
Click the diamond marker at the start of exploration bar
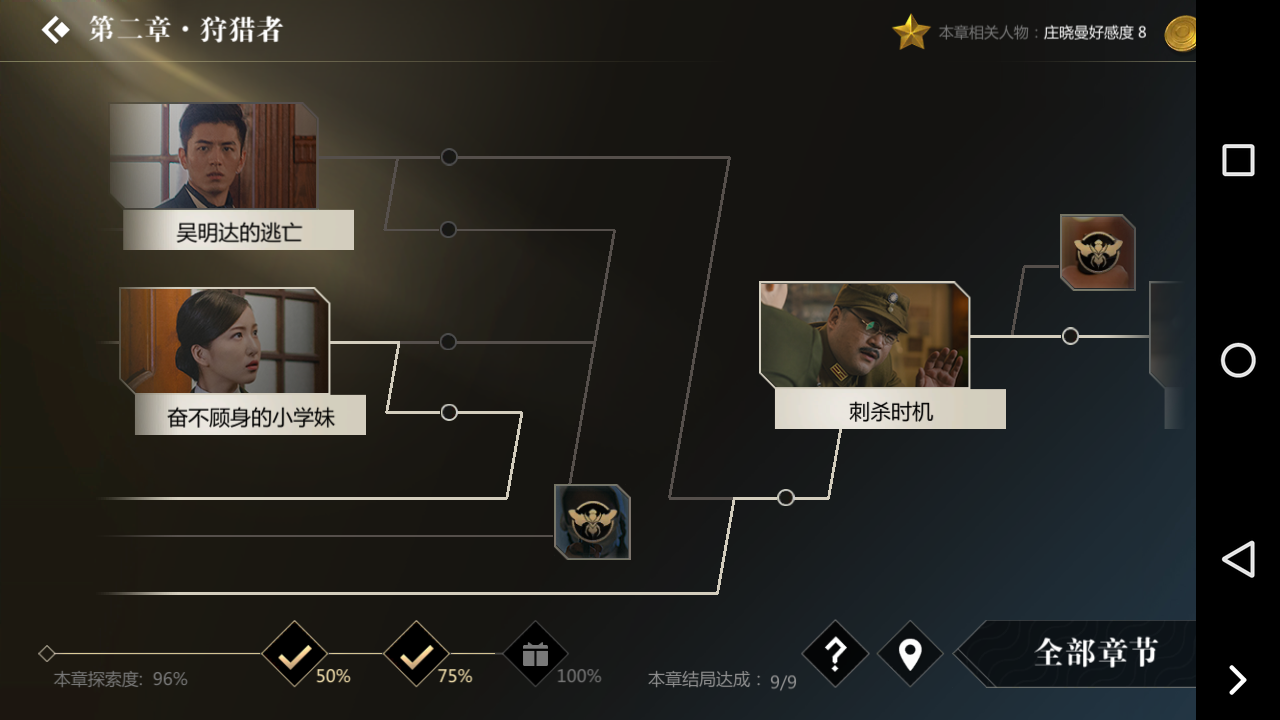point(46,652)
